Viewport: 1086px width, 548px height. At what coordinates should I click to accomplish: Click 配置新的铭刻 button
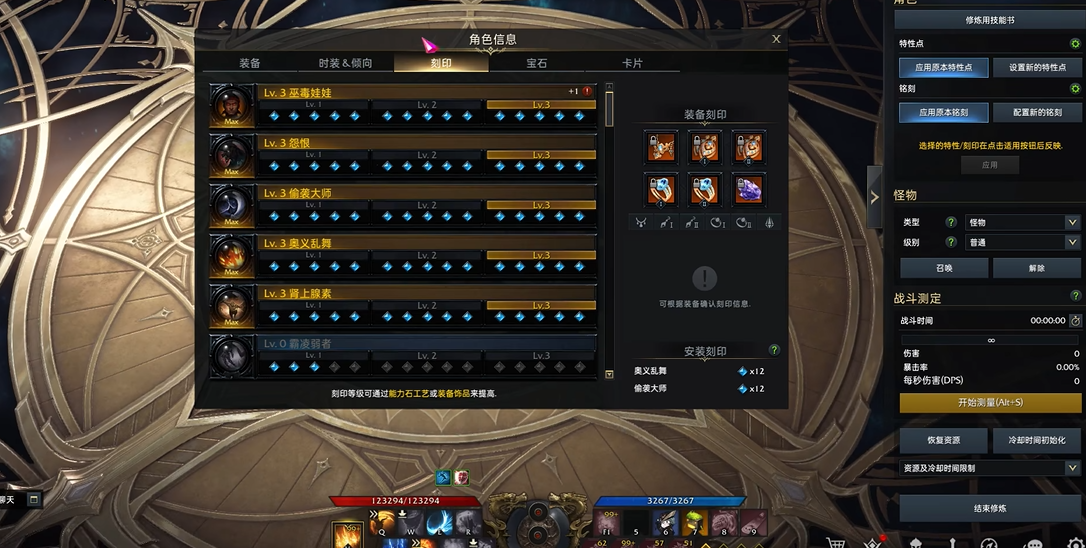click(1037, 113)
